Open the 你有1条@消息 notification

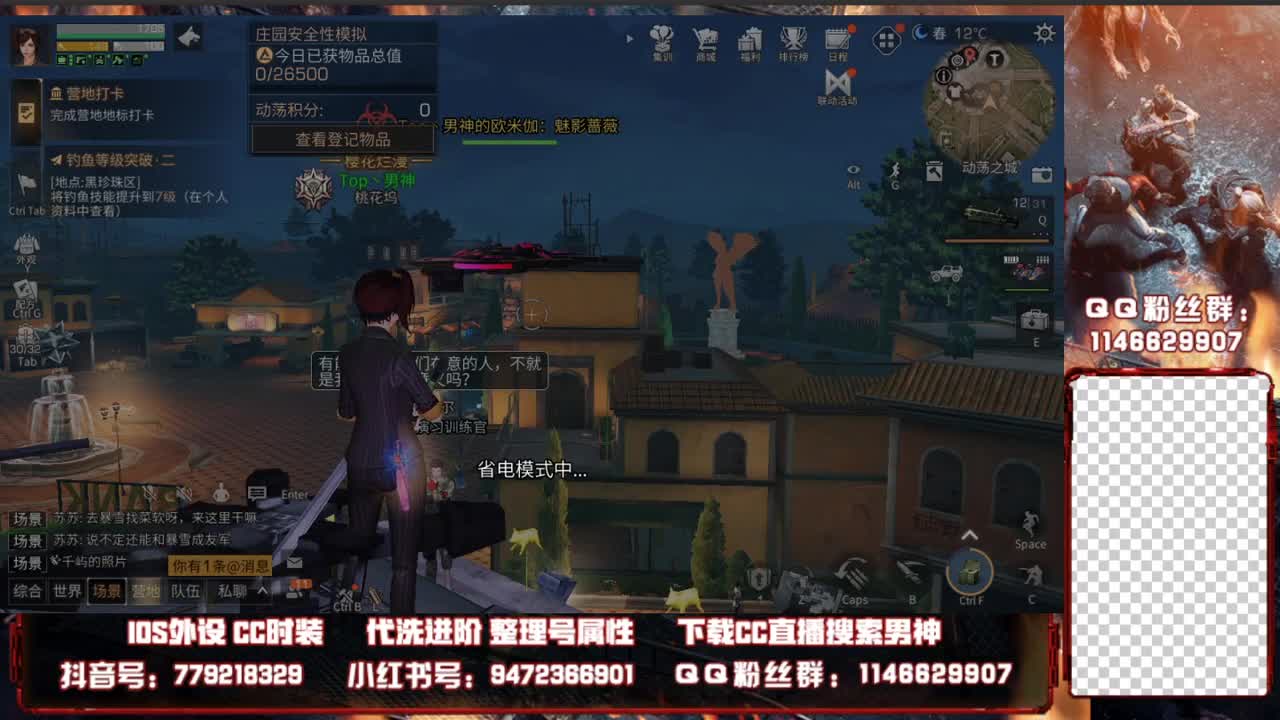click(220, 565)
